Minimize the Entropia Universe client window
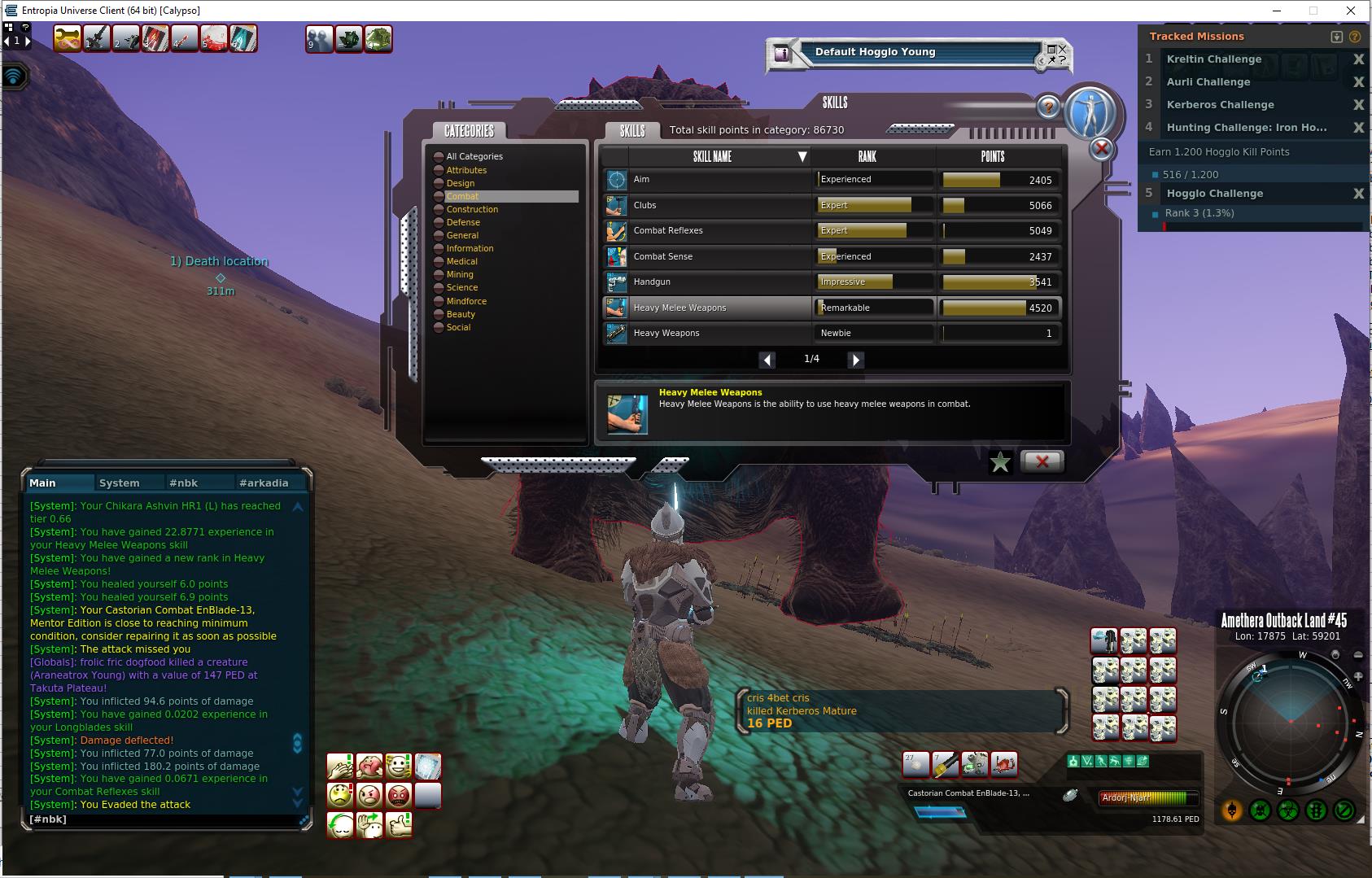 point(1276,11)
